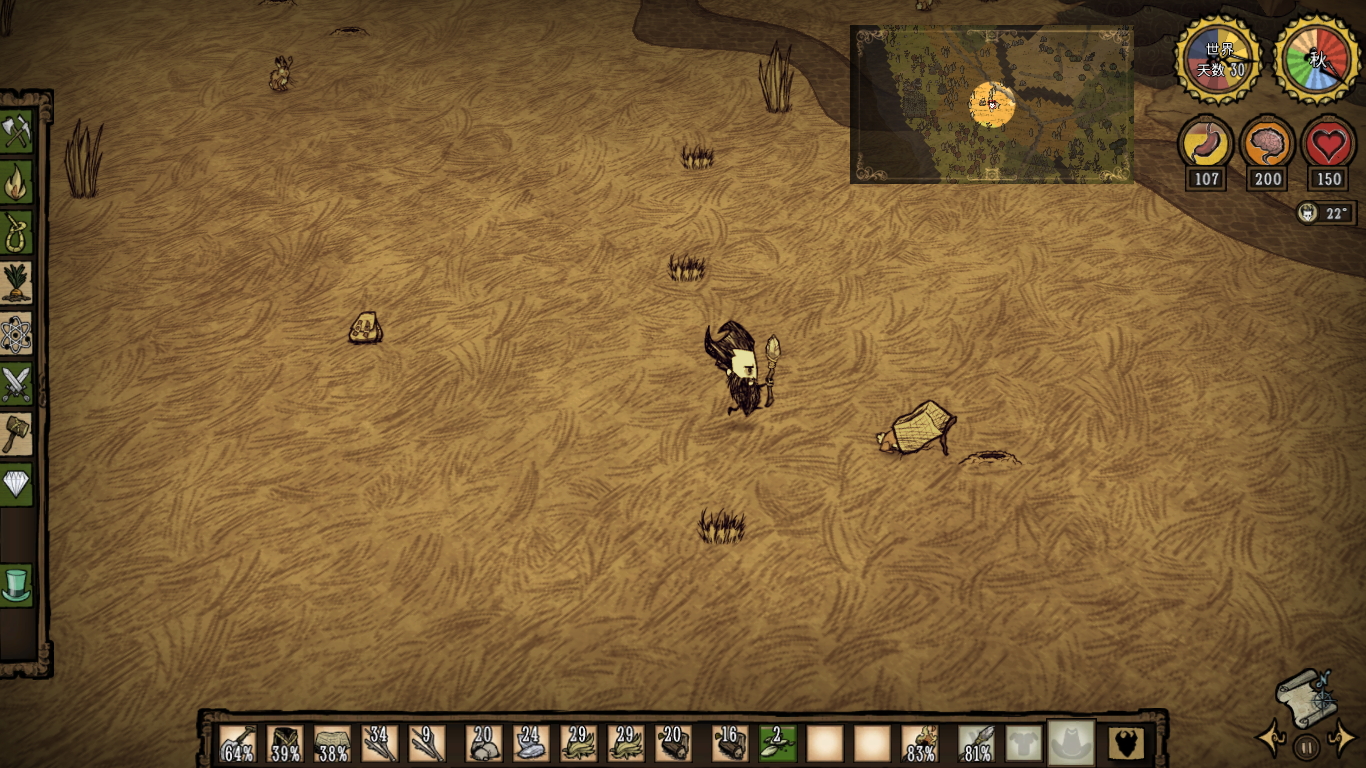
Task: Pause the game with the pause button
Action: tap(1305, 746)
